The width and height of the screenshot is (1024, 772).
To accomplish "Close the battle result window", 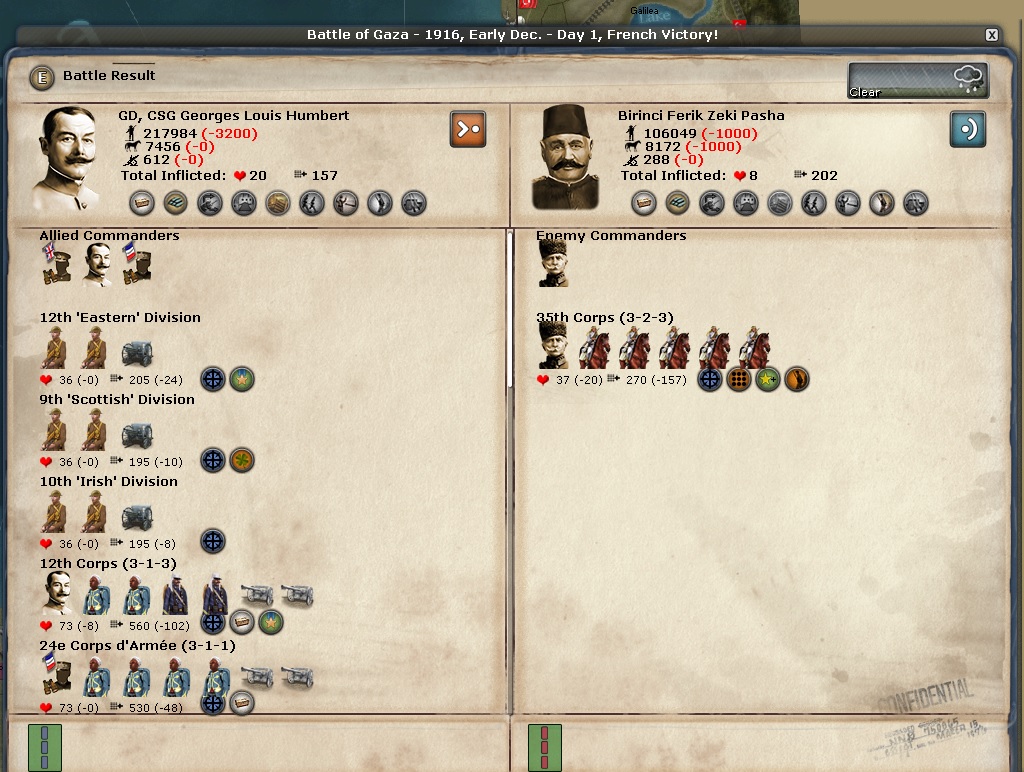I will (x=991, y=35).
